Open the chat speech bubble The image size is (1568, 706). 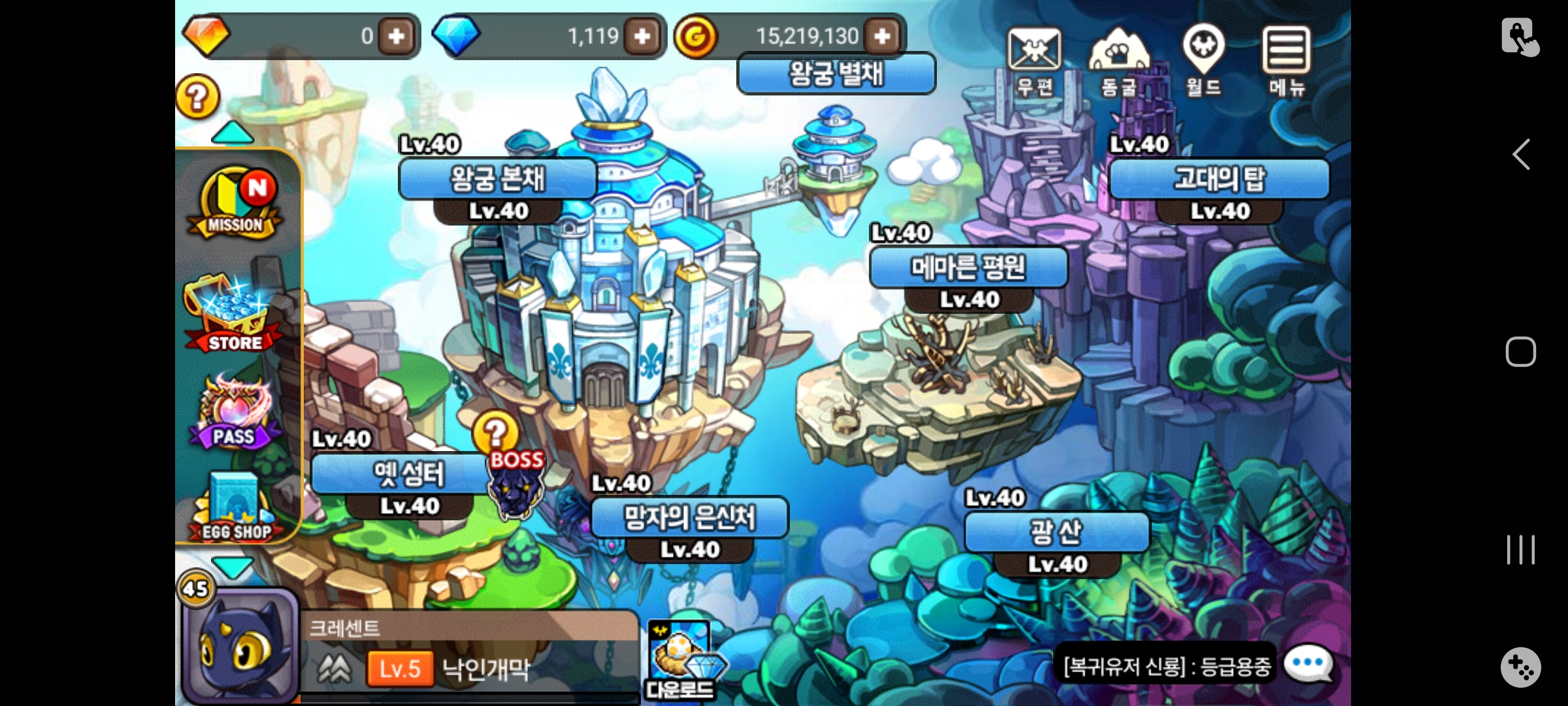1308,664
